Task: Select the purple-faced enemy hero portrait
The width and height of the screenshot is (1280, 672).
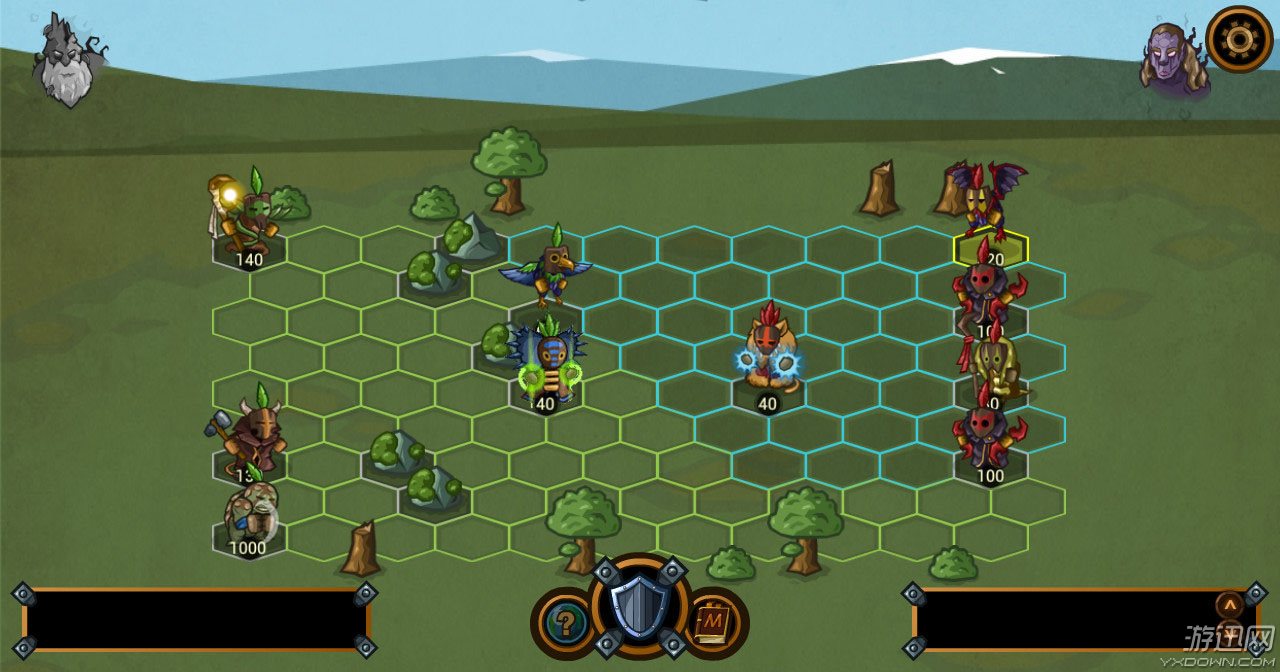Action: tap(1172, 60)
